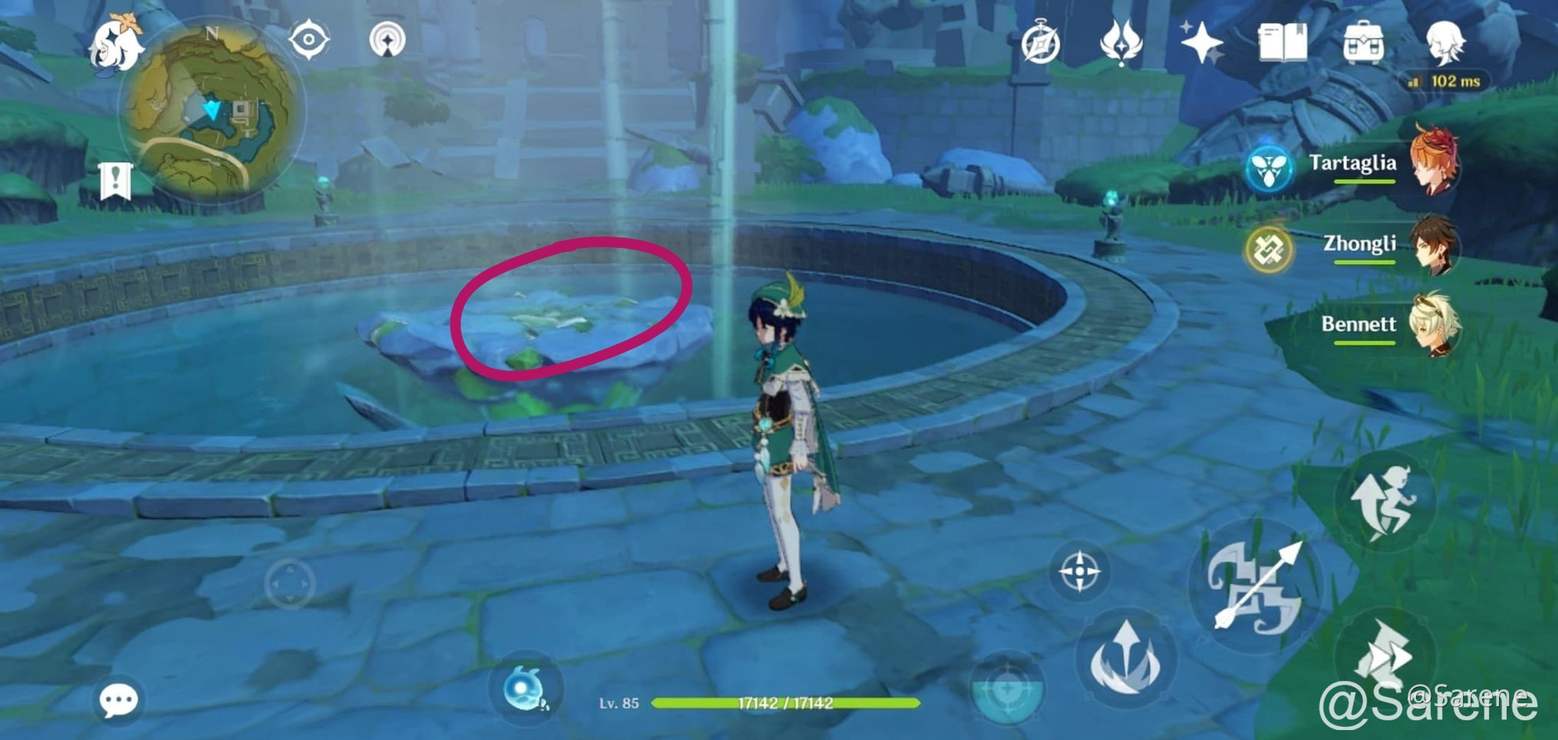
Task: Switch to Tartaglia's character portrait
Action: tap(1438, 165)
